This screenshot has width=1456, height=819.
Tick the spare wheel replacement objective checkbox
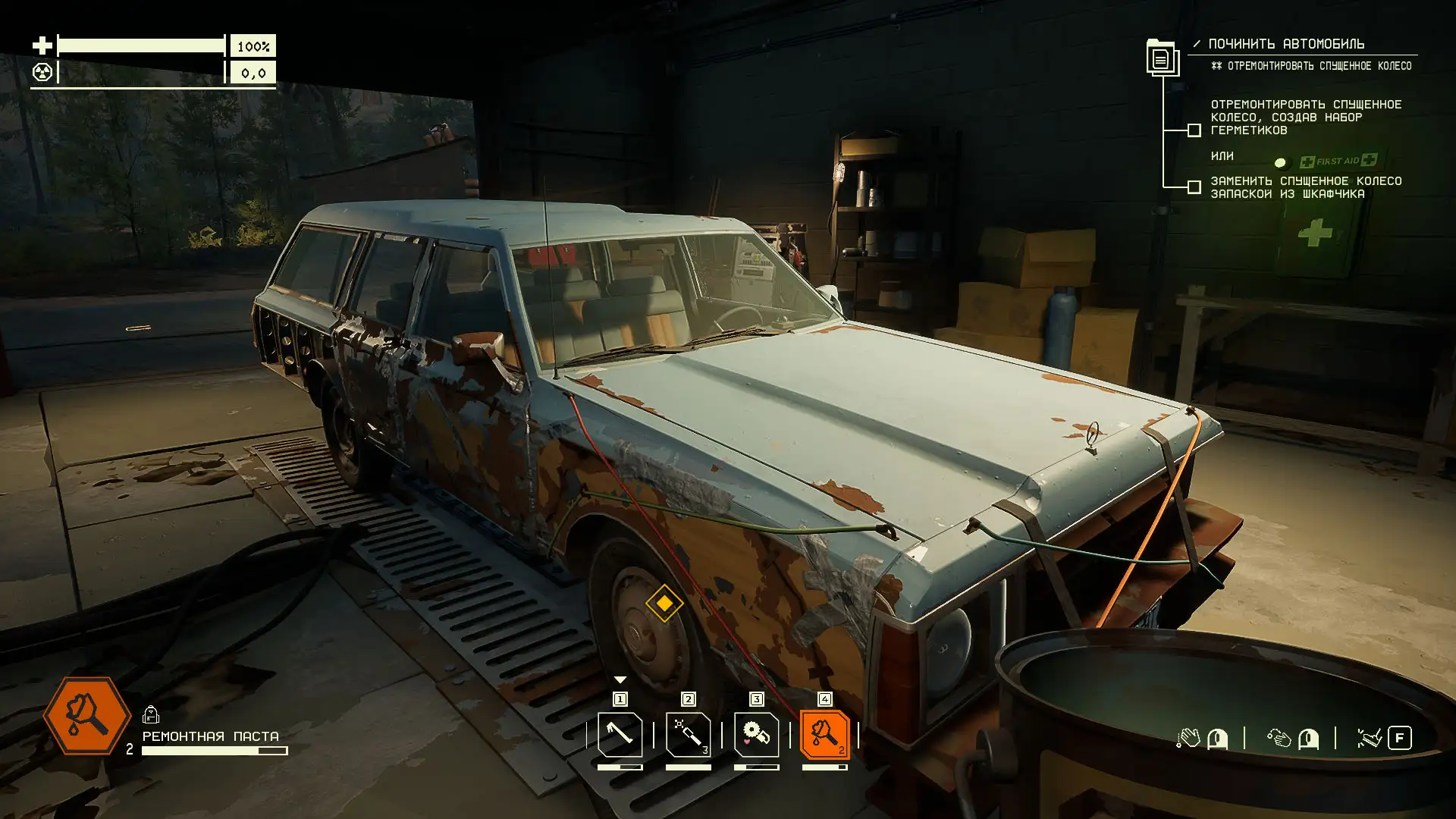(x=1194, y=187)
